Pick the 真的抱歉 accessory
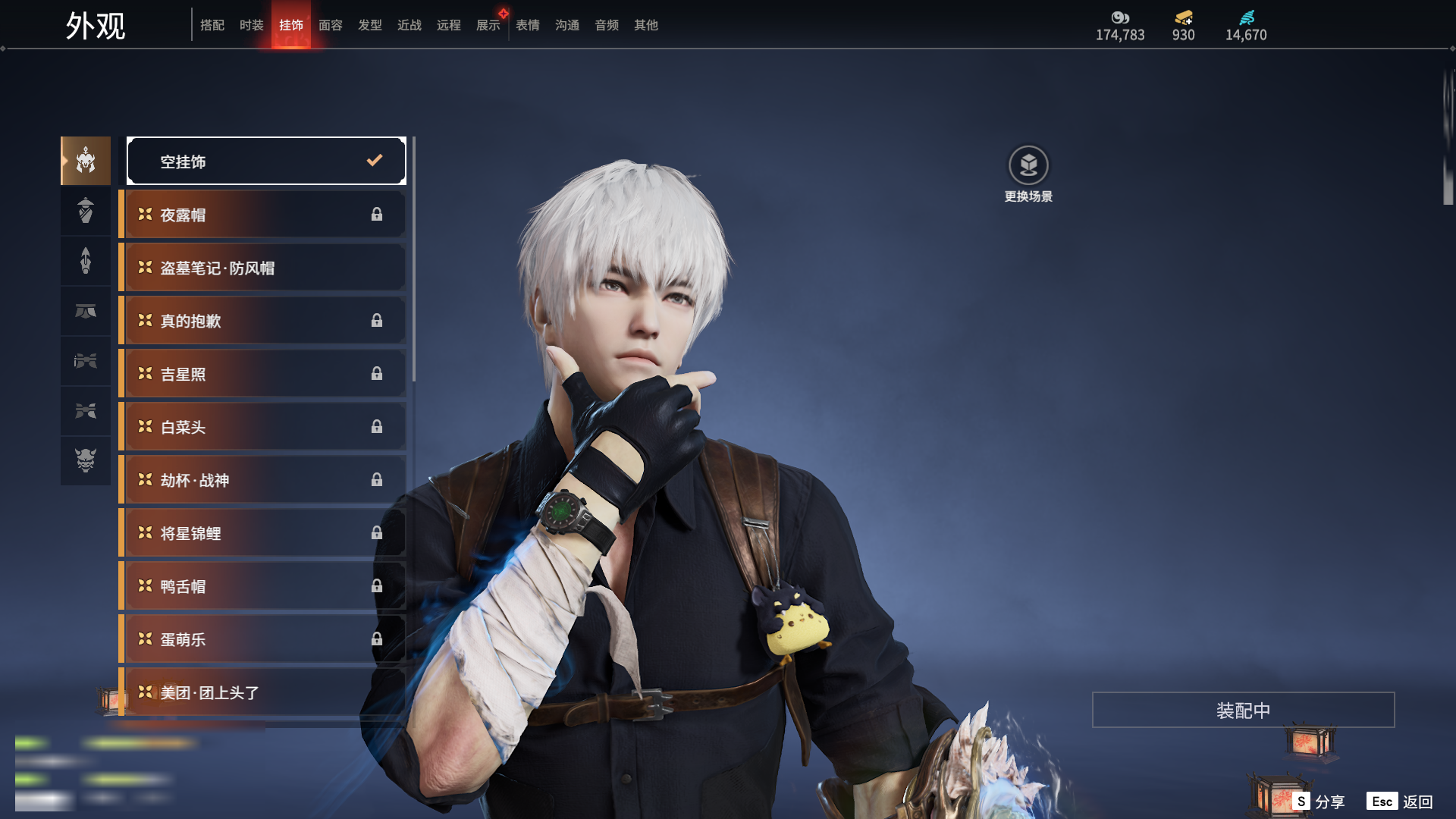The height and width of the screenshot is (819, 1456). pyautogui.click(x=262, y=321)
